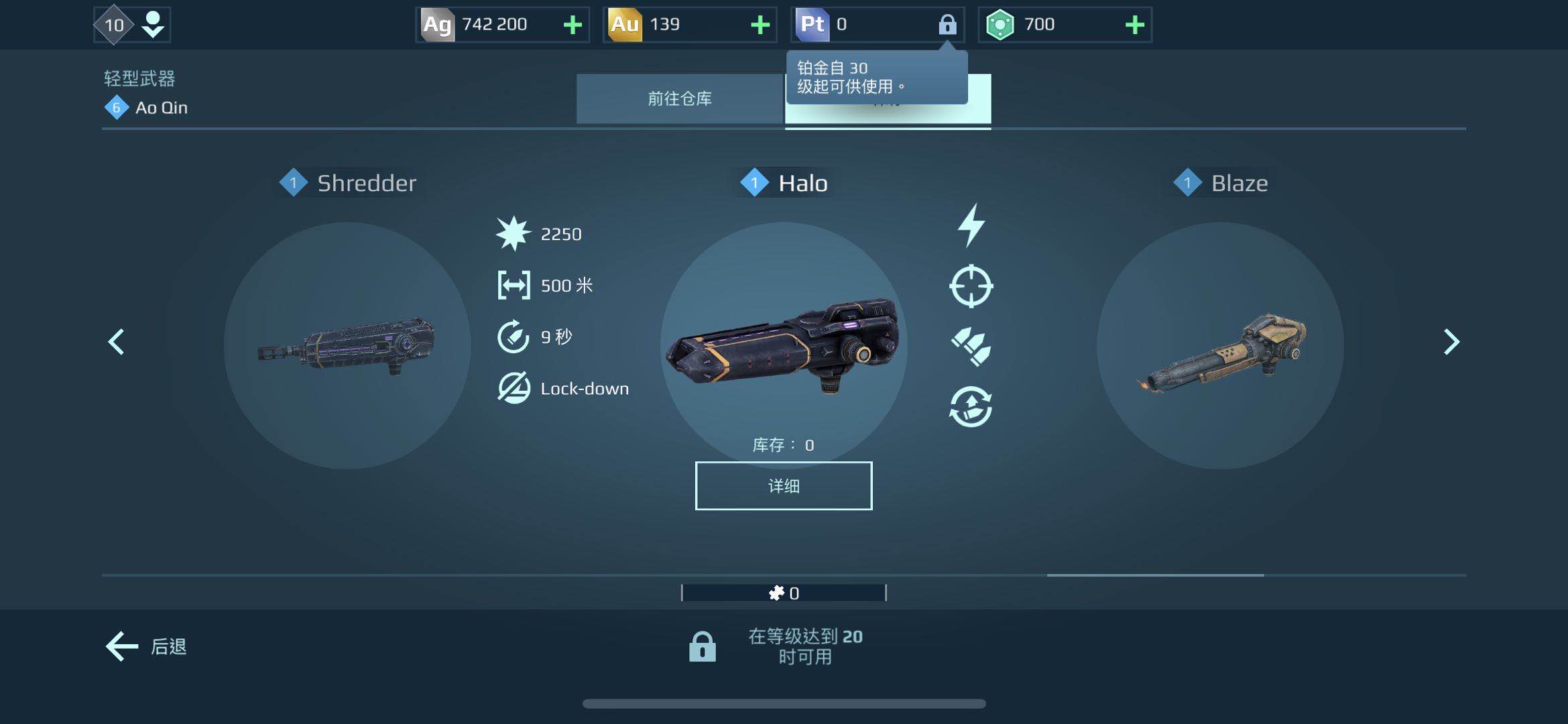Add green hexagon currency with plus button
This screenshot has width=1568, height=724.
pos(1134,25)
